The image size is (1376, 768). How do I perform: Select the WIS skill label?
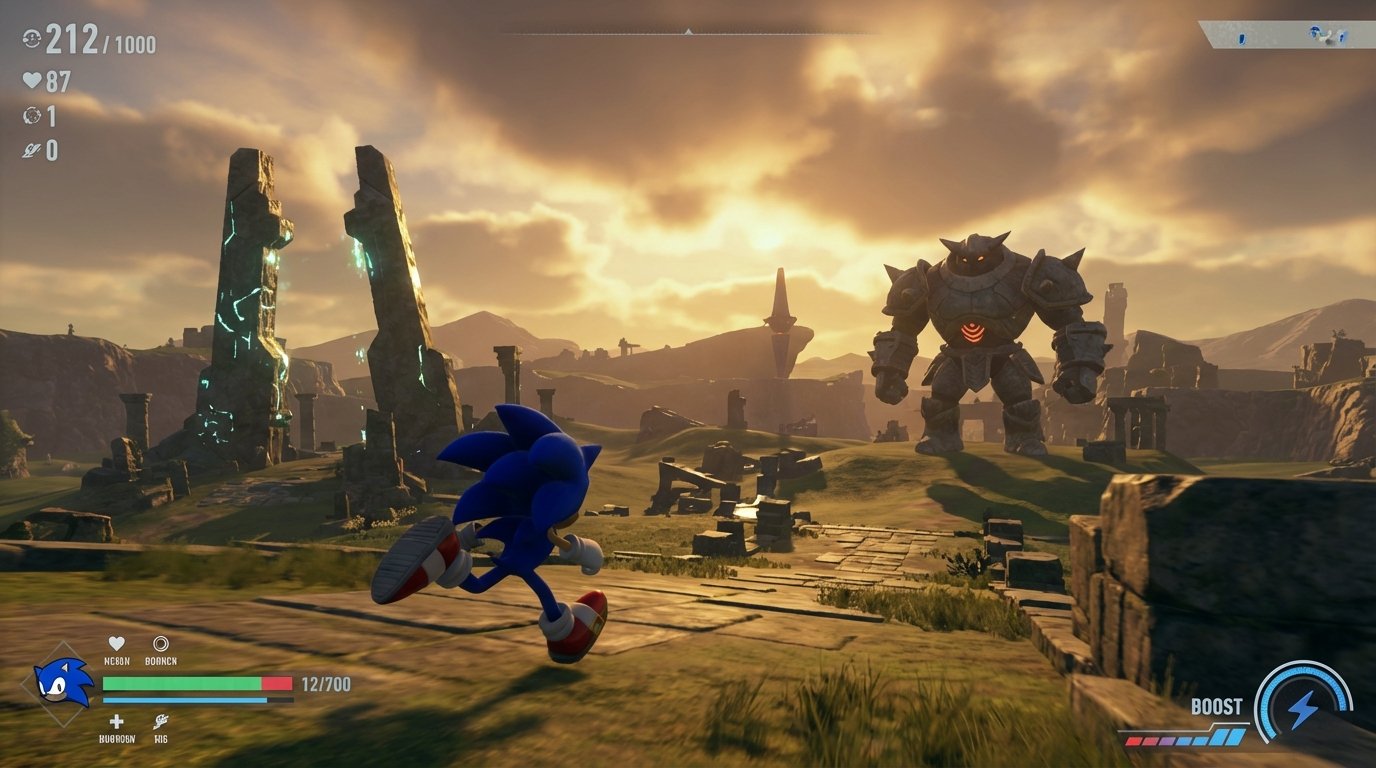(159, 738)
